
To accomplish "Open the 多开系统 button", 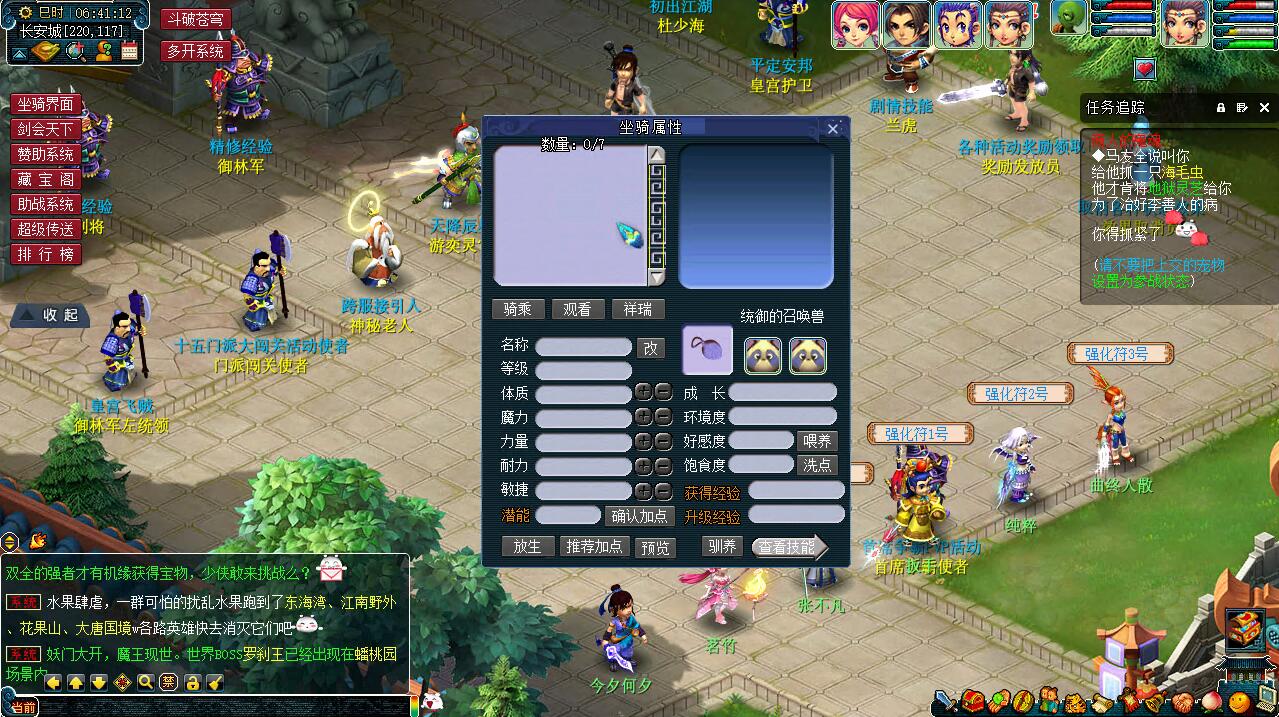I will tap(195, 51).
